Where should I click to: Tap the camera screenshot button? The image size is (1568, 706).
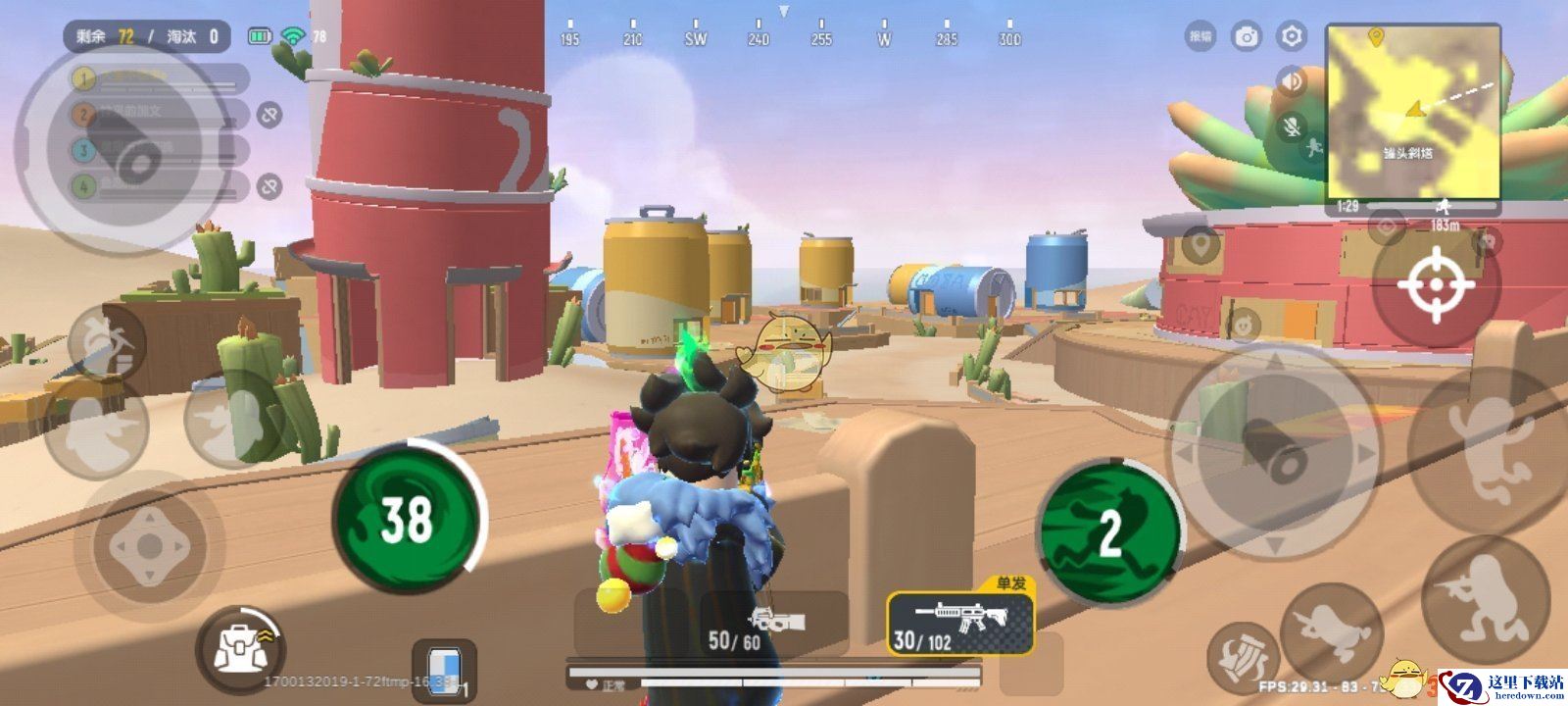pyautogui.click(x=1247, y=37)
